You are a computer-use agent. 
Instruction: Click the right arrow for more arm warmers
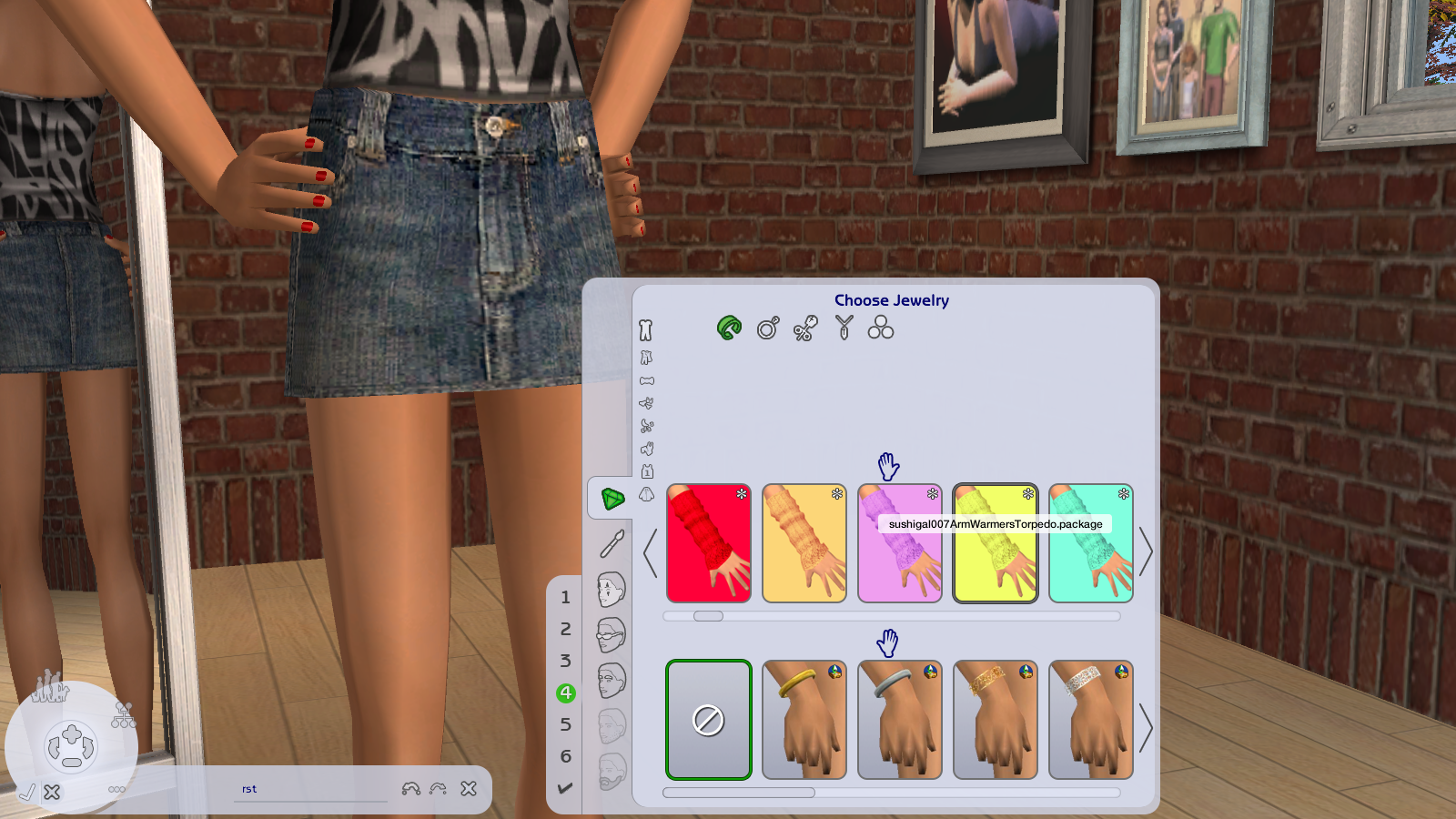click(x=1147, y=551)
